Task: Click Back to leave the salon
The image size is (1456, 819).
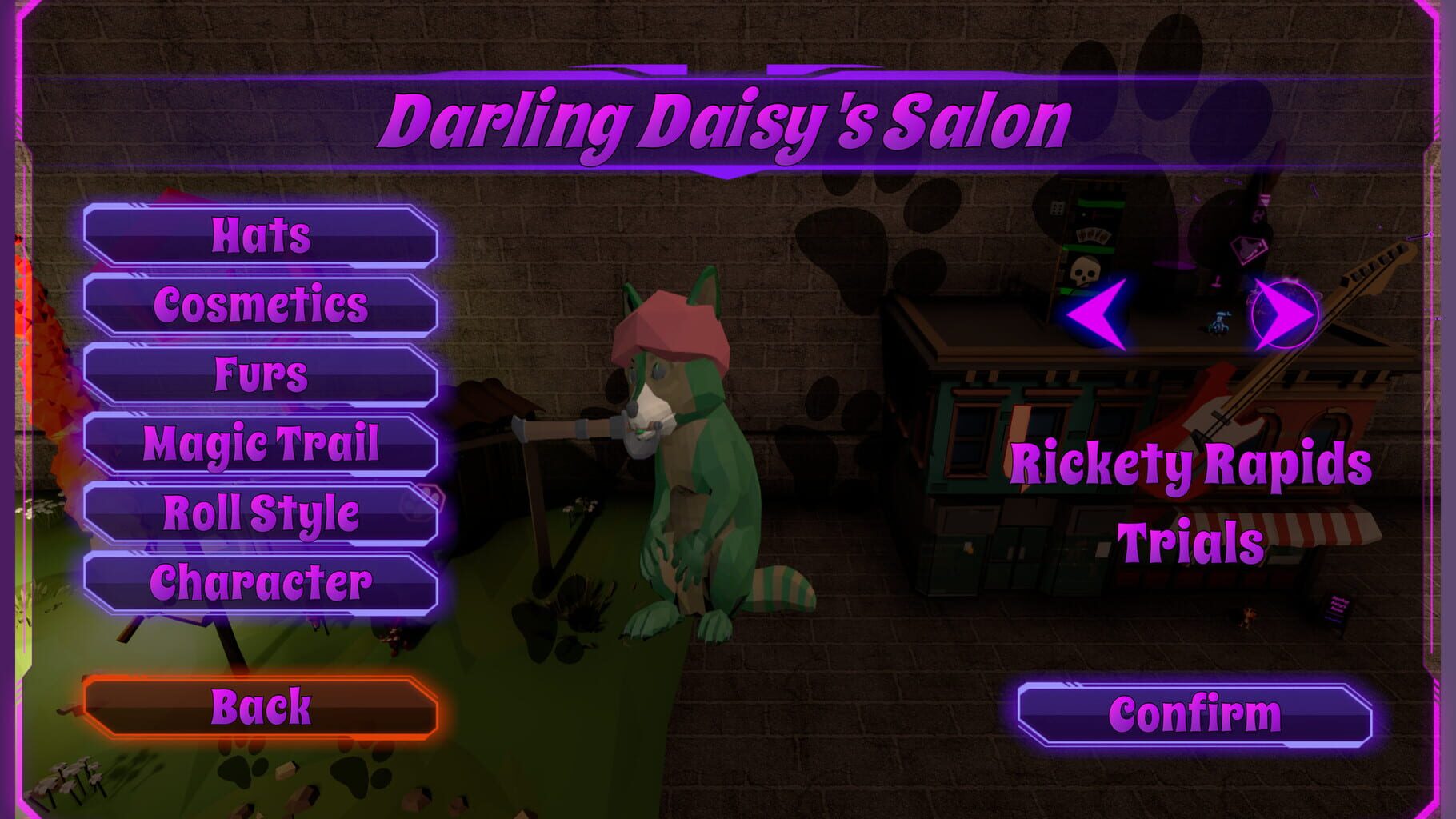Action: pos(260,705)
